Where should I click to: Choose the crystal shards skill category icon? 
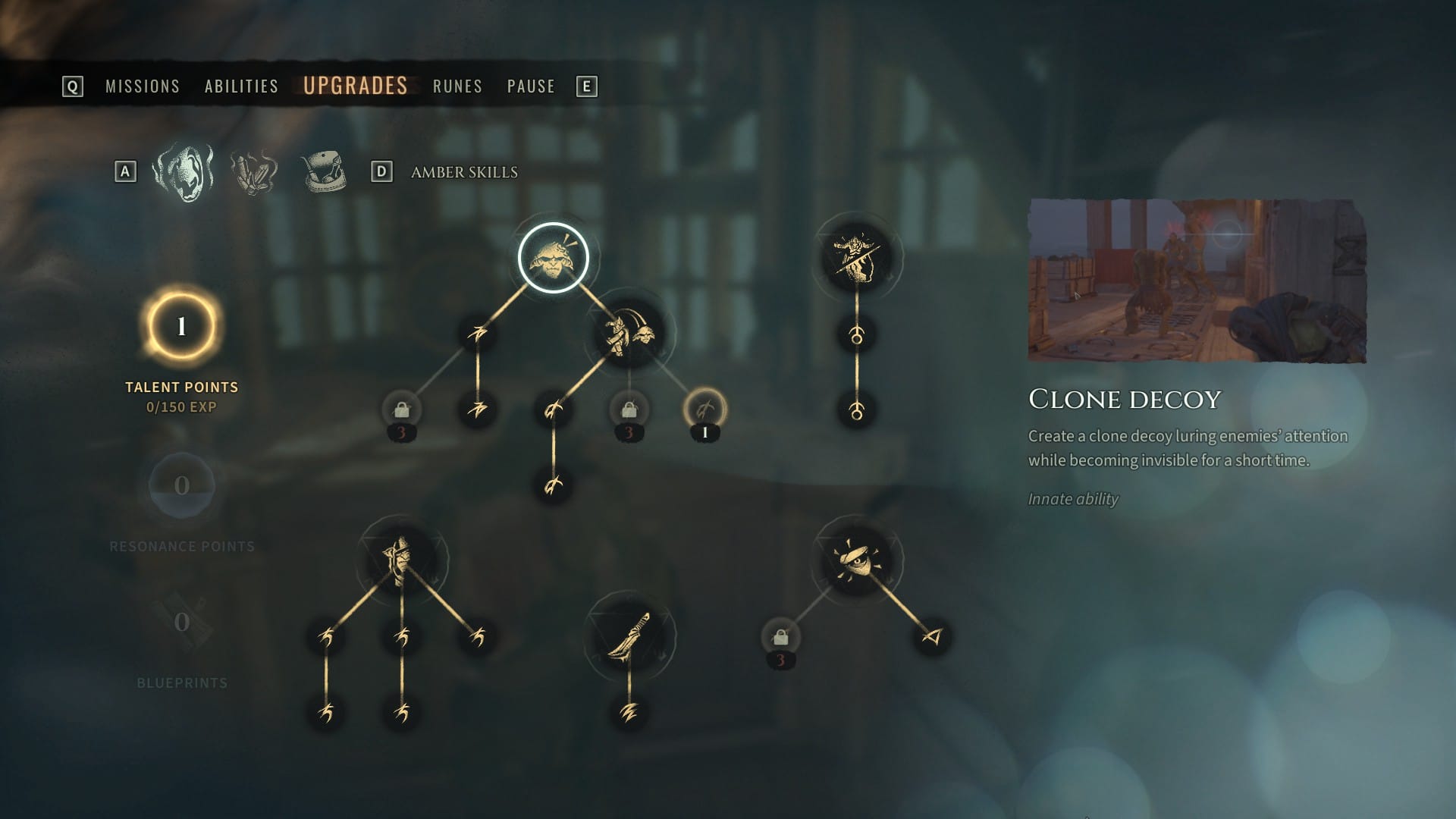point(254,172)
